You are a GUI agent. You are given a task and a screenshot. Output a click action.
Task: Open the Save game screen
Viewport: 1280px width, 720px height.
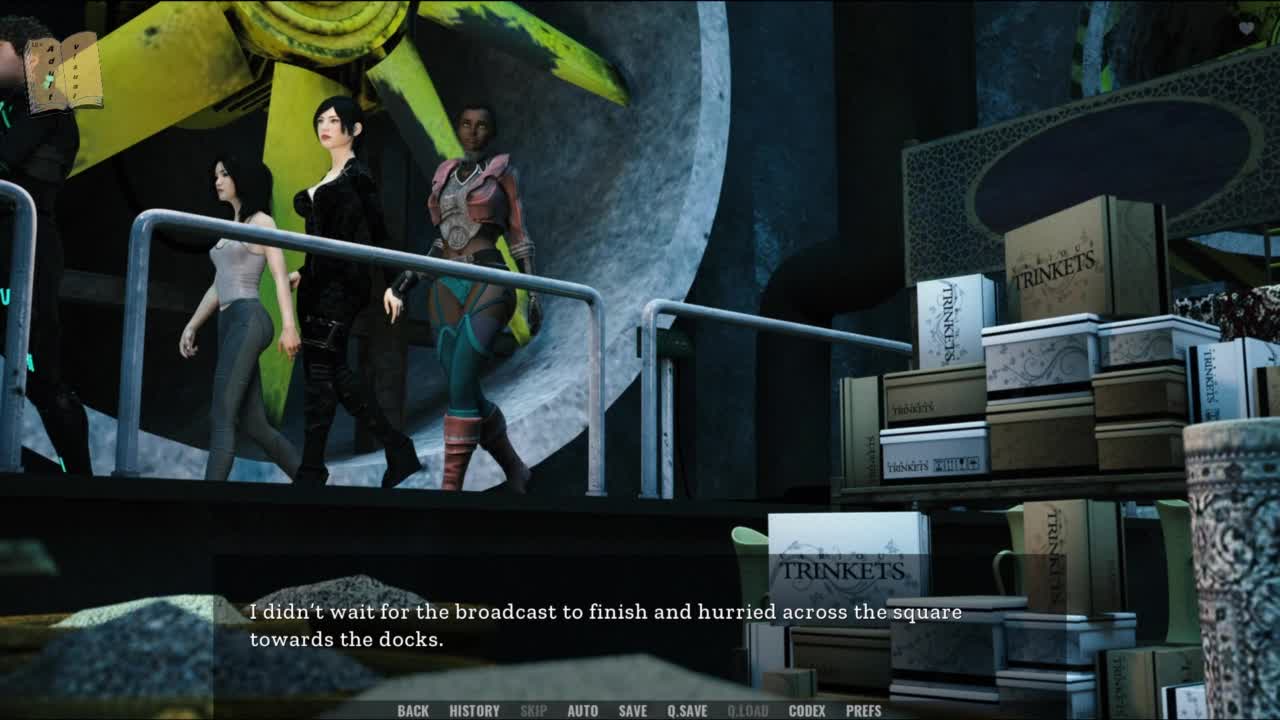(632, 711)
